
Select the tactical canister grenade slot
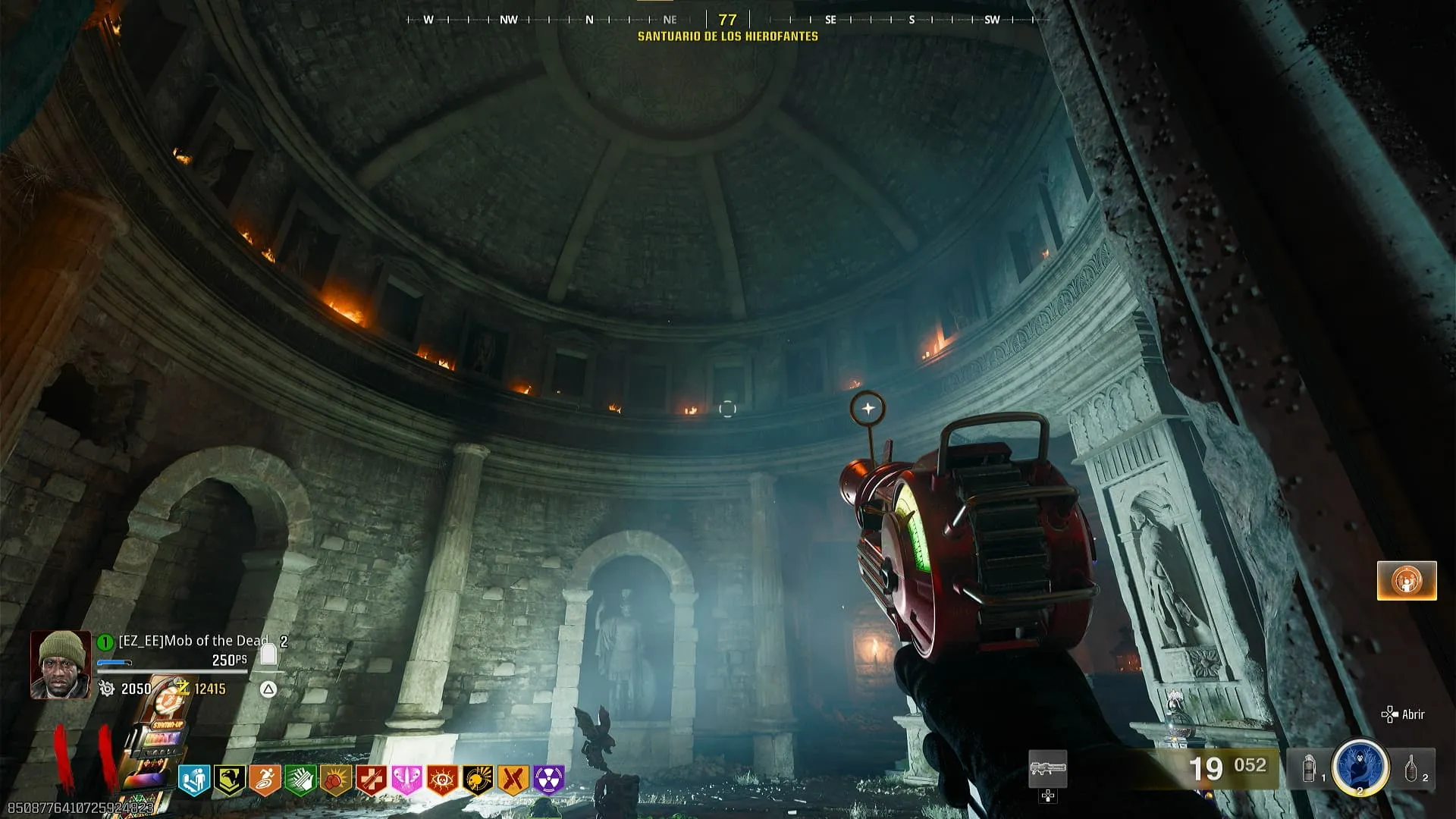(1310, 769)
